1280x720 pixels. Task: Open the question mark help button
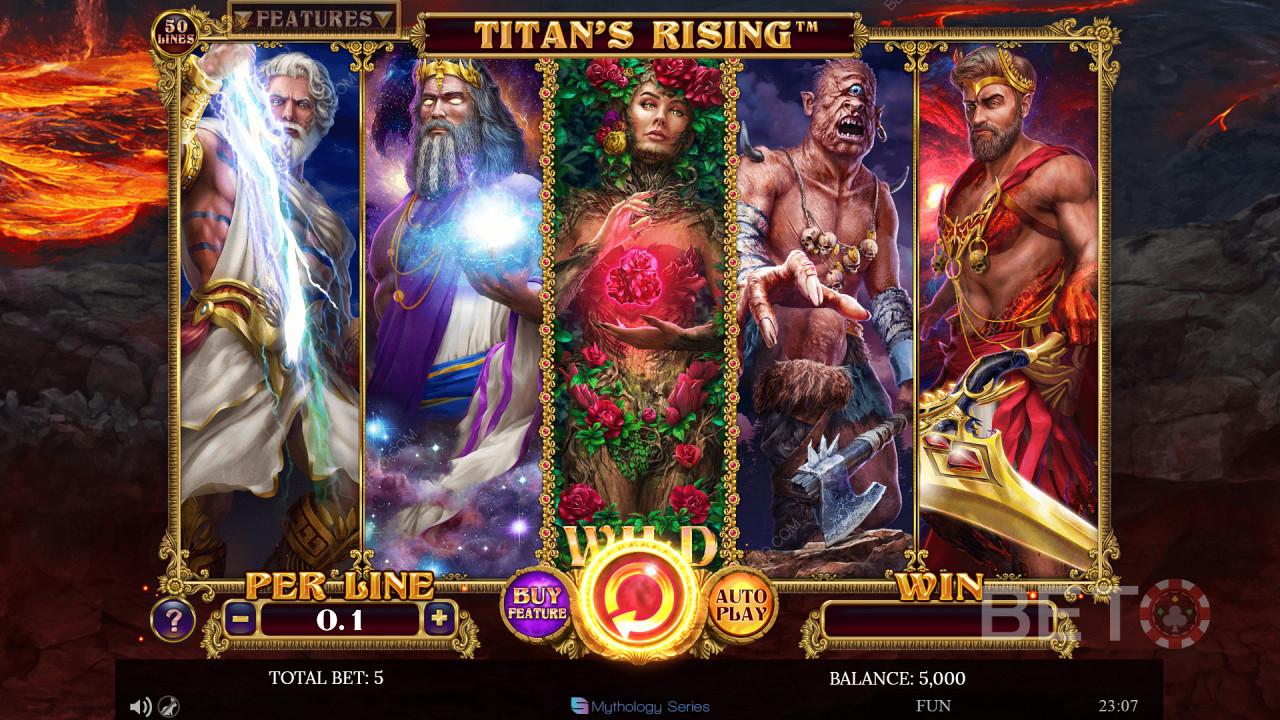173,621
